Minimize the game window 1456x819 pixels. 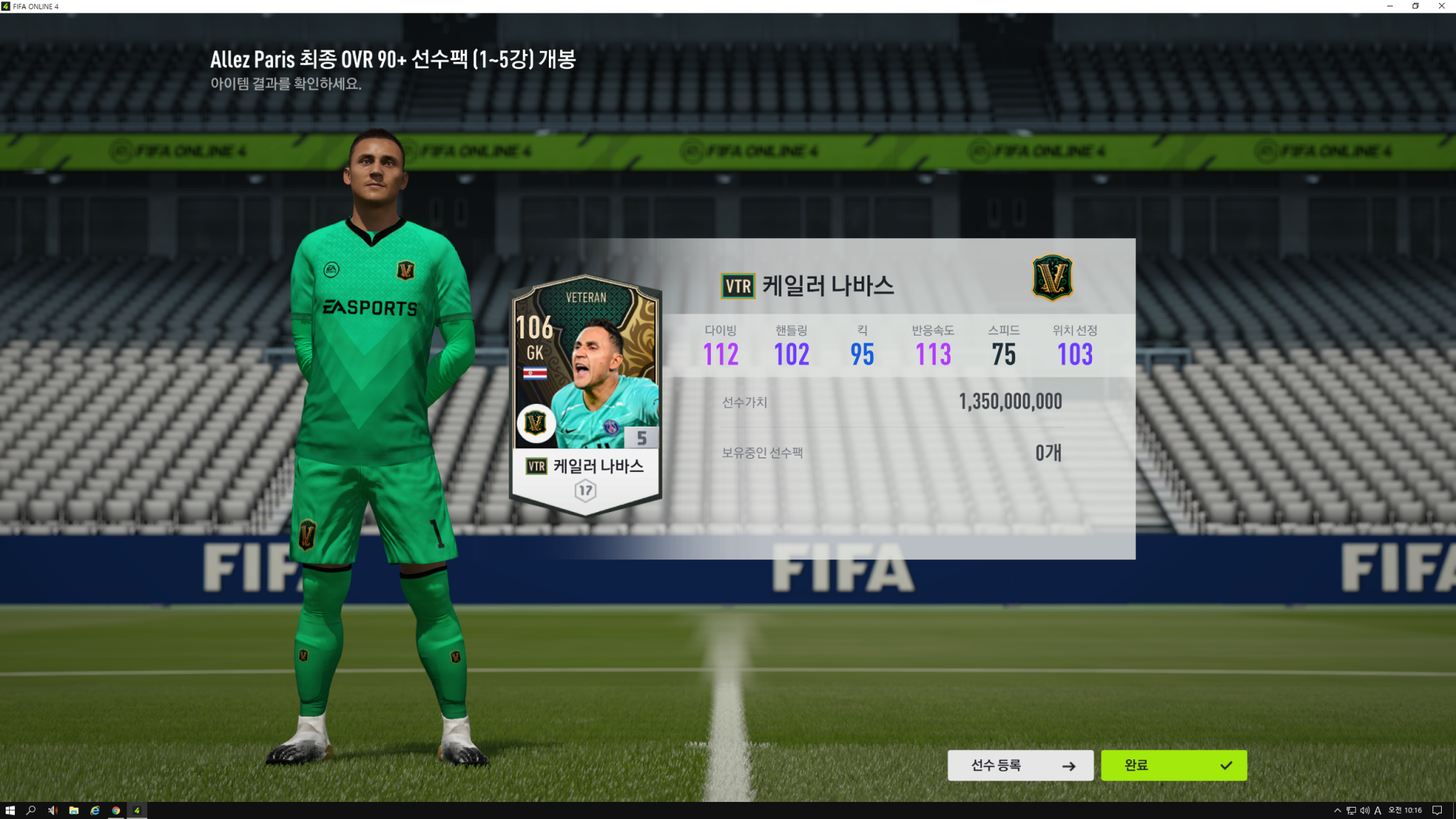tap(1390, 6)
